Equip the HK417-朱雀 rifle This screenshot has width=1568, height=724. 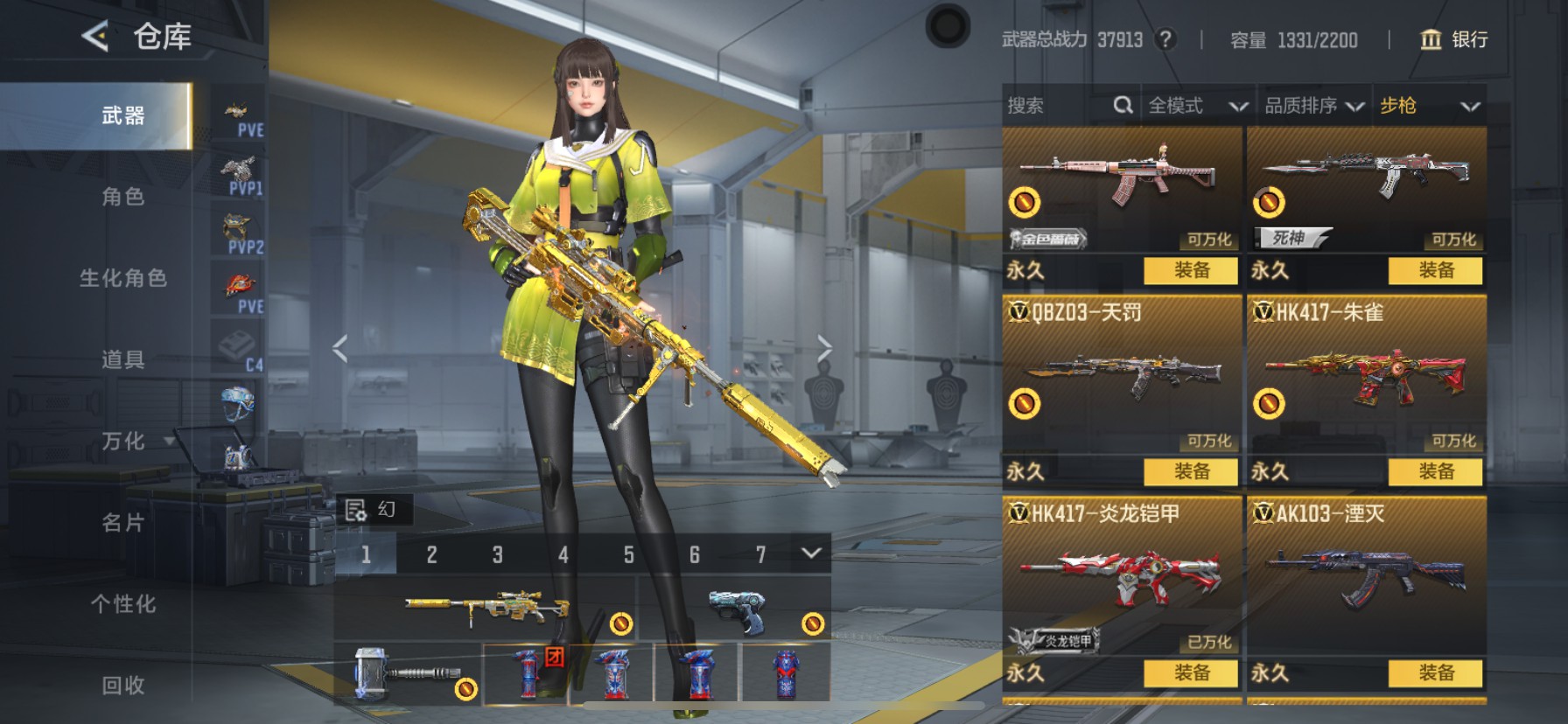point(1435,471)
